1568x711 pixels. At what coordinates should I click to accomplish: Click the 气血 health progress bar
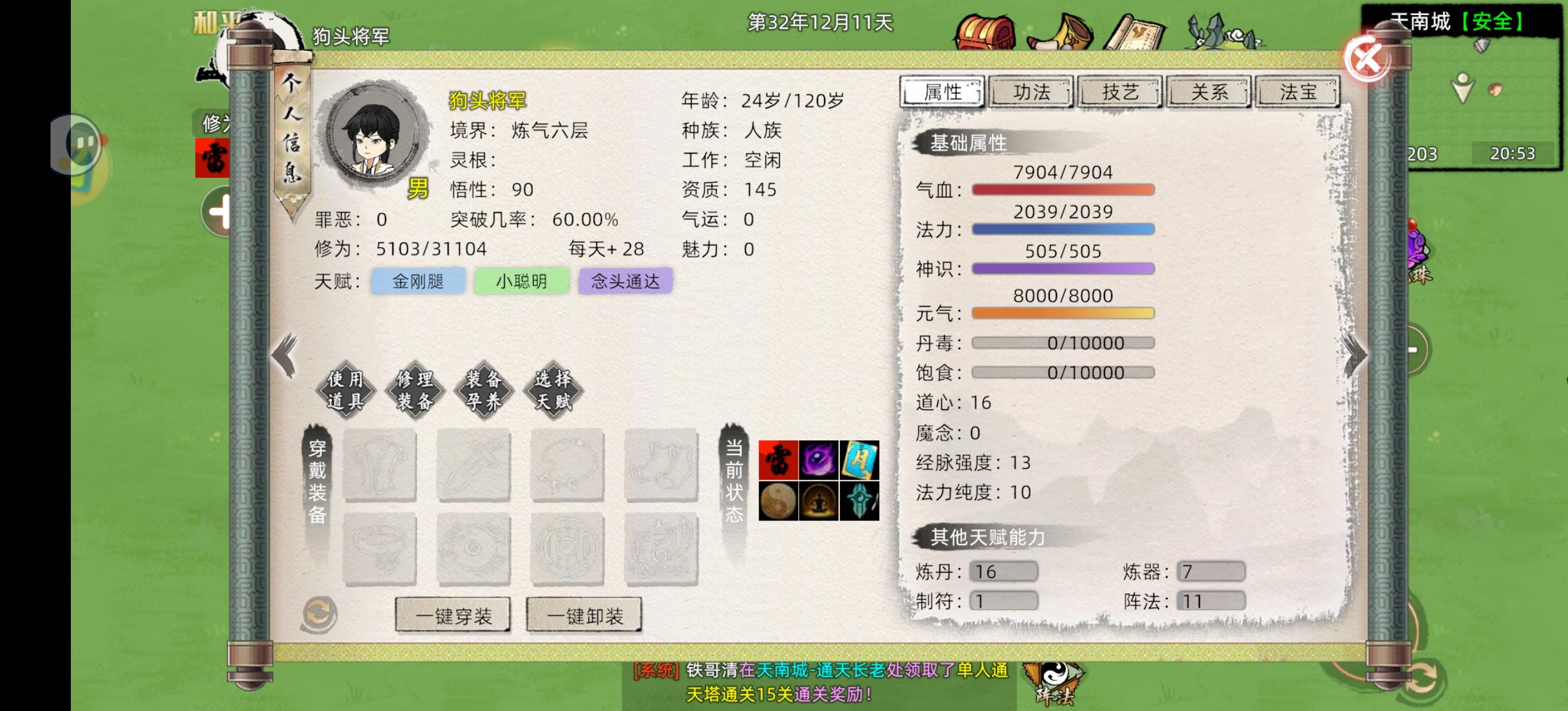[1062, 190]
